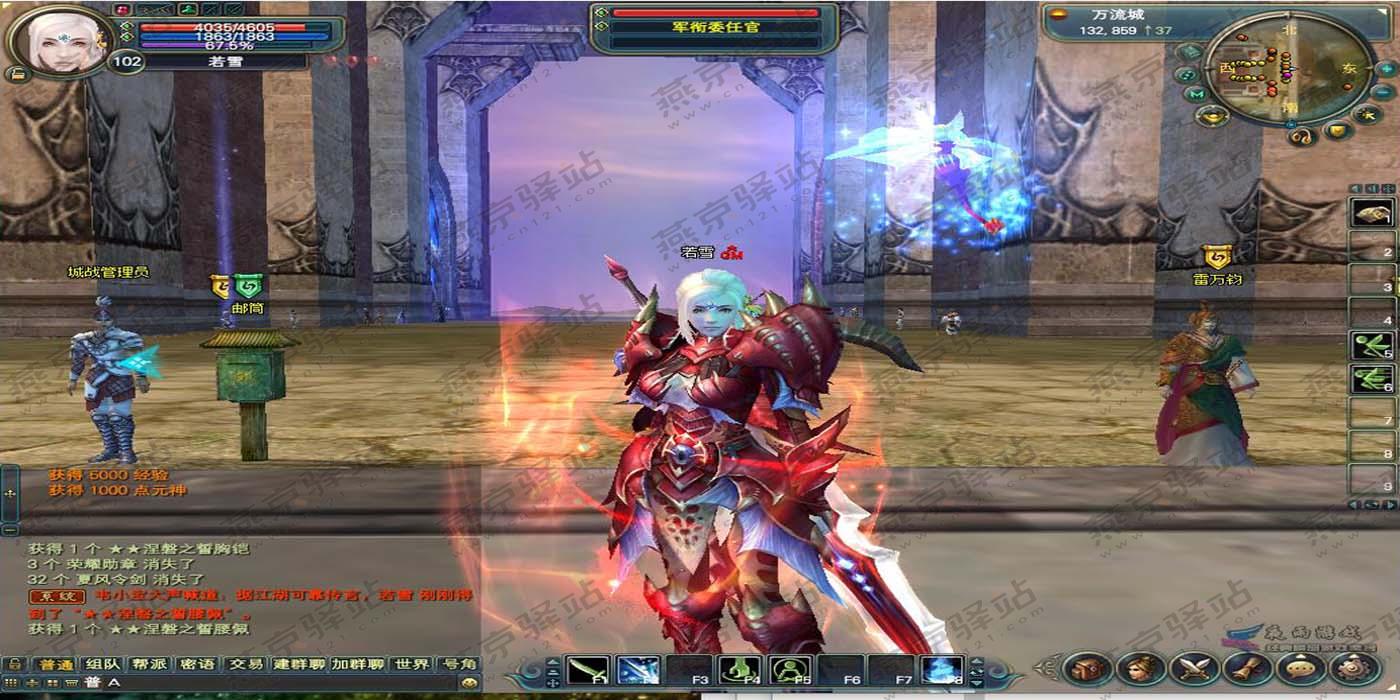This screenshot has height=700, width=1400.
Task: Choose the 交易 trade channel tab
Action: point(244,665)
